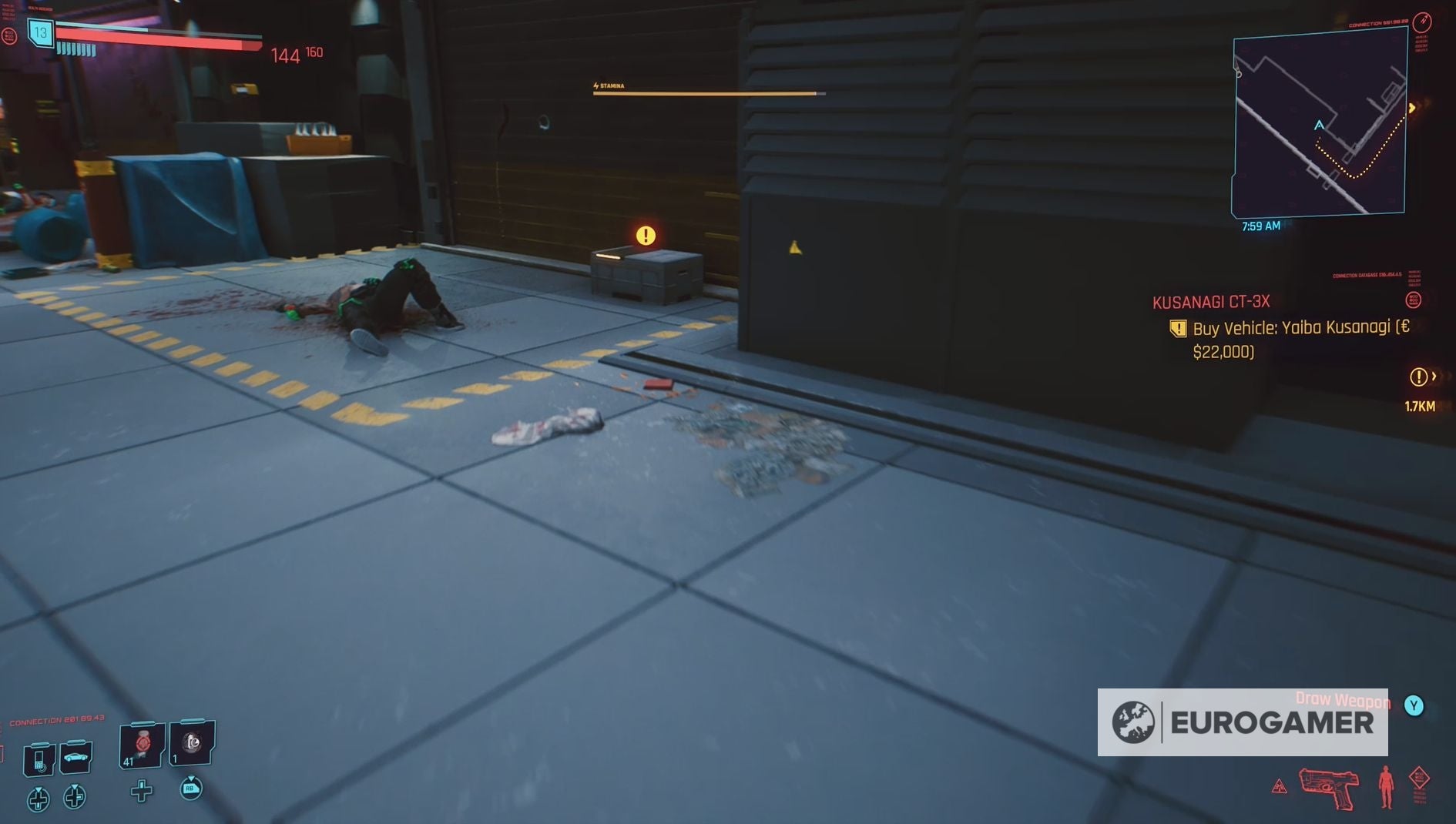Select the phone icon in the quick access bar
Viewport: 1456px width, 824px height.
point(38,758)
